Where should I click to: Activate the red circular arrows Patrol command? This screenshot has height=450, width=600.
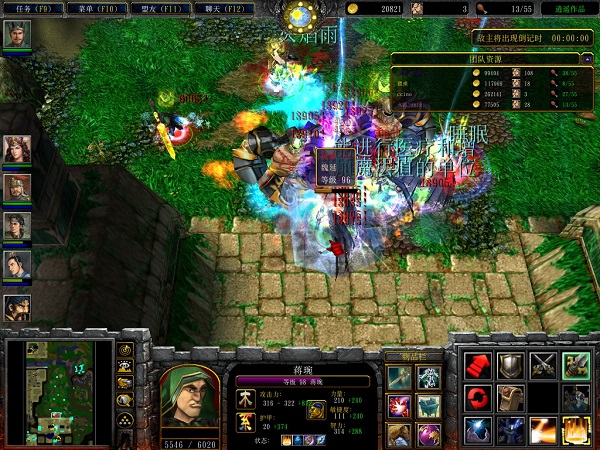pos(479,398)
